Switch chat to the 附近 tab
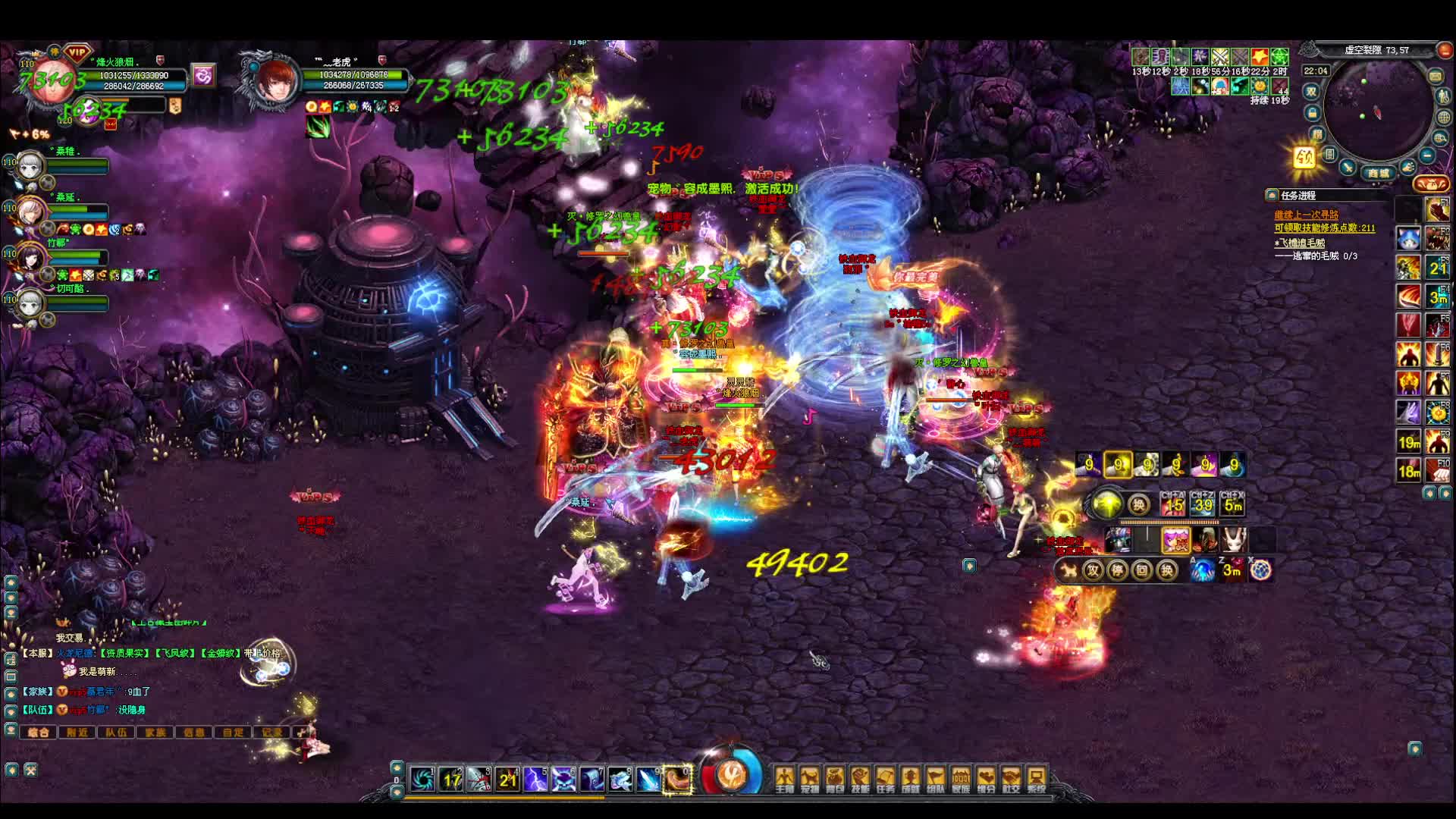 pyautogui.click(x=77, y=732)
